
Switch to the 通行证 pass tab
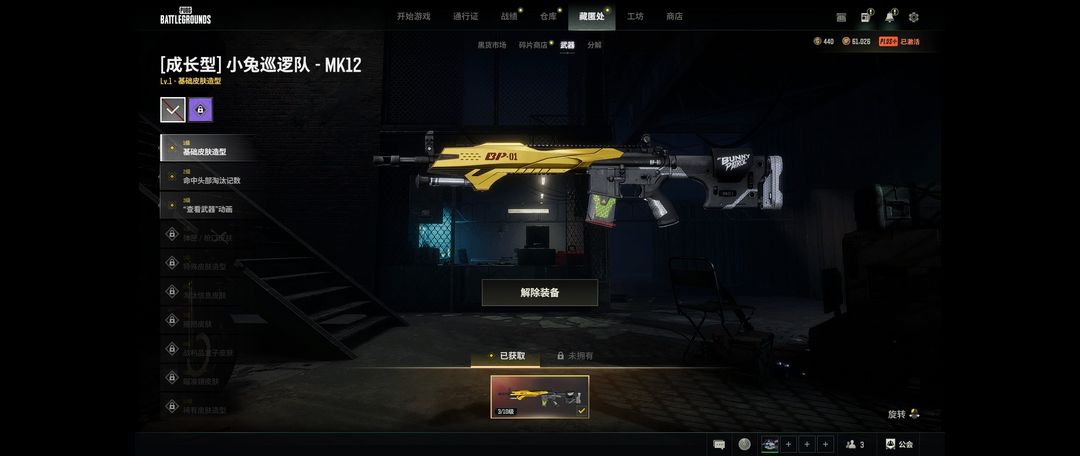465,16
